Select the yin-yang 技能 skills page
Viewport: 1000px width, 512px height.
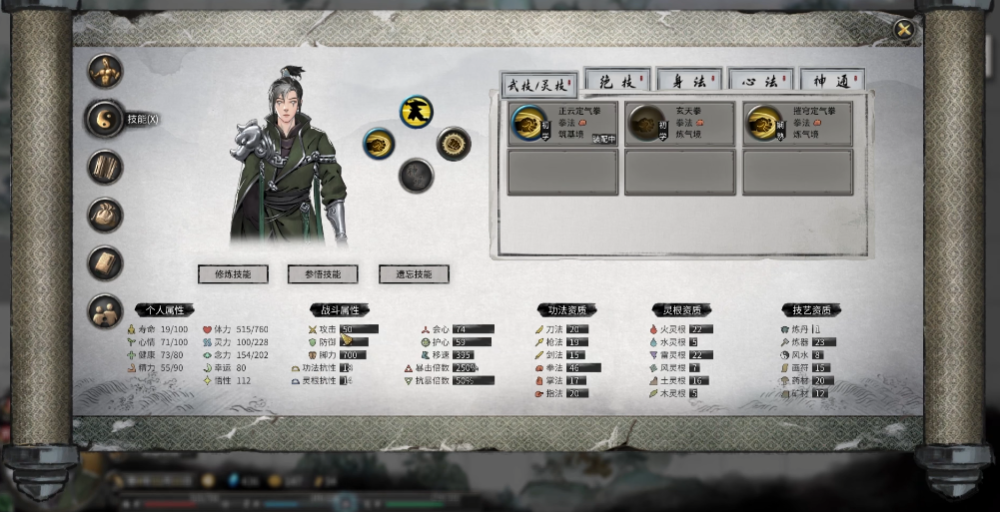pos(105,119)
